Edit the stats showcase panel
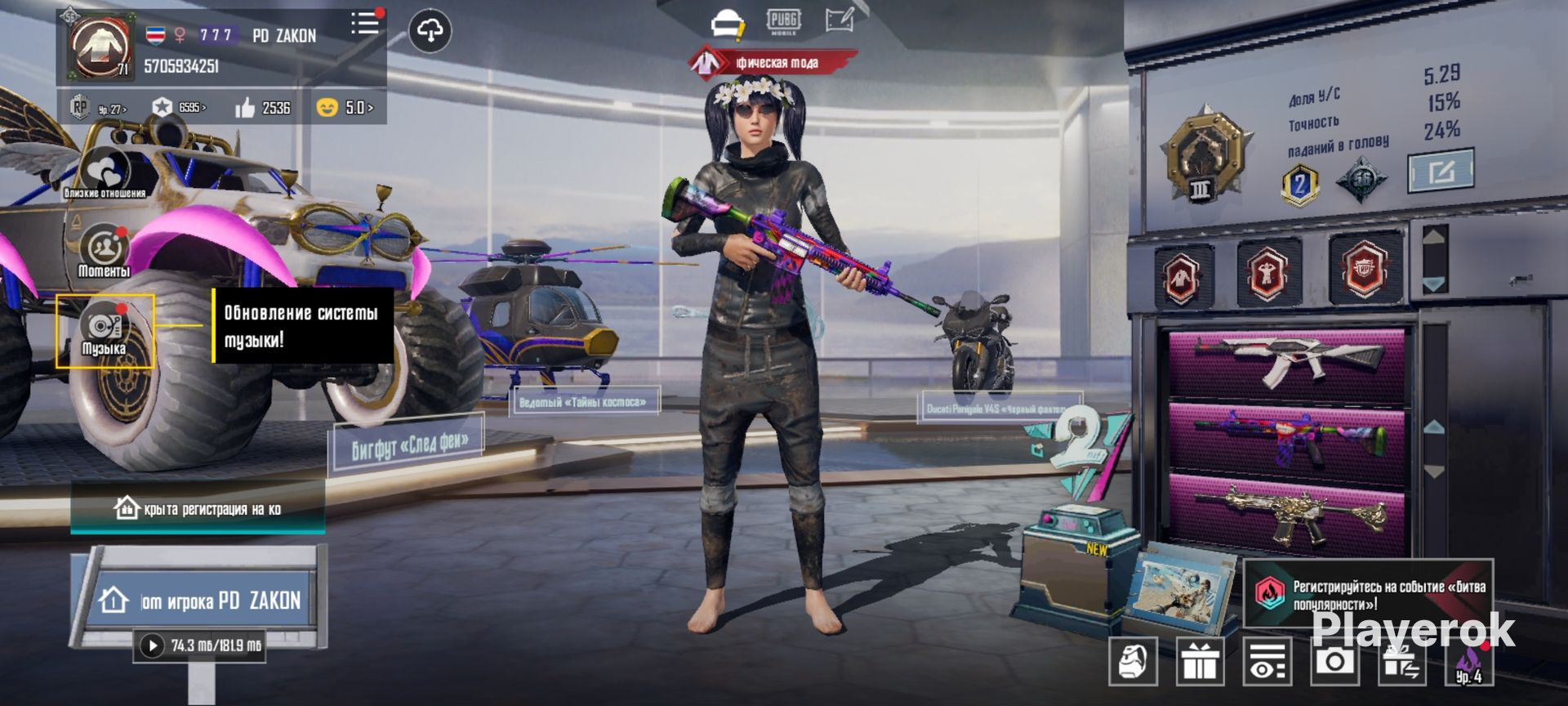The image size is (1568, 706). click(x=1441, y=171)
